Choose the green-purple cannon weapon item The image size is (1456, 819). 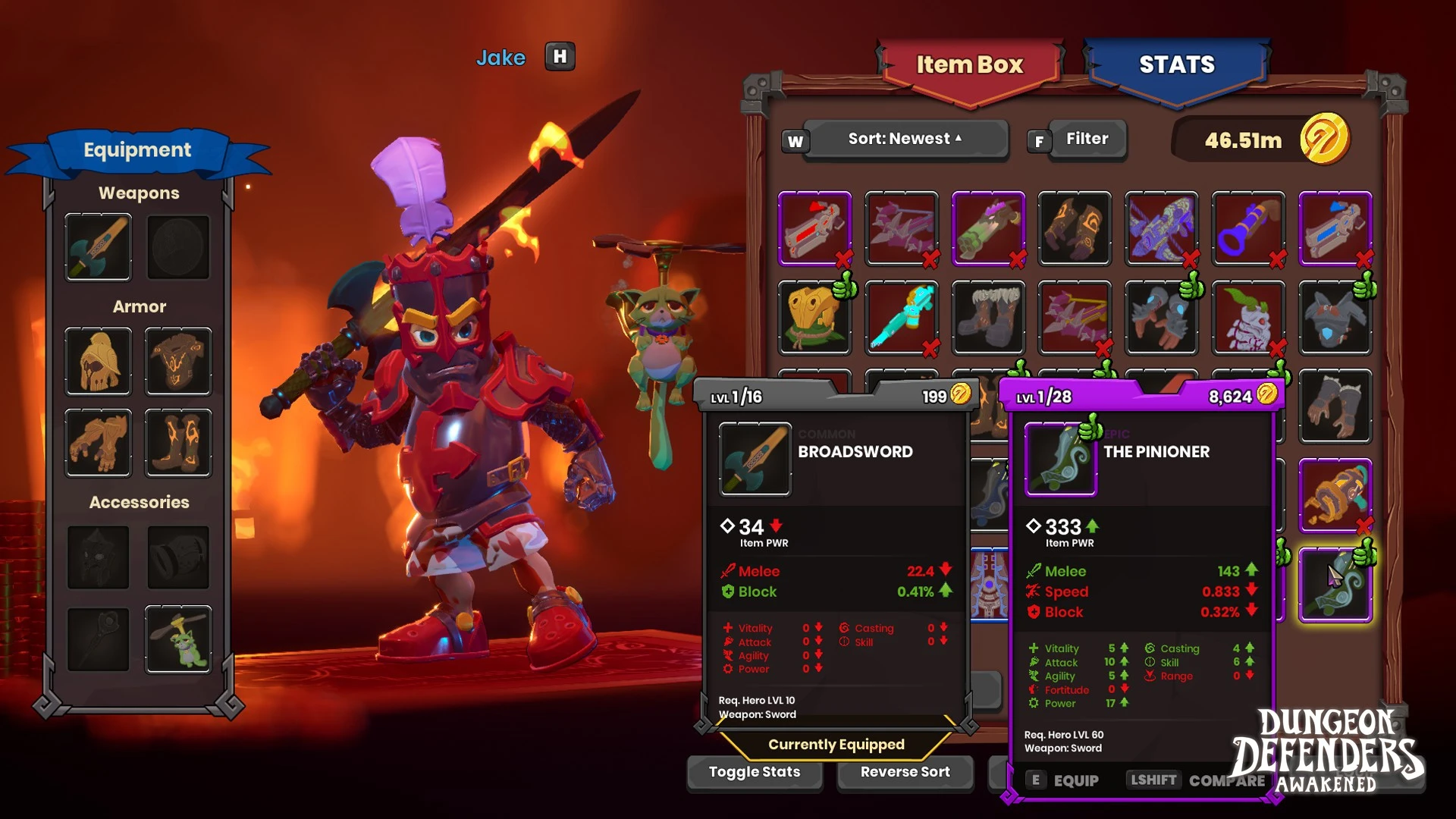click(987, 228)
